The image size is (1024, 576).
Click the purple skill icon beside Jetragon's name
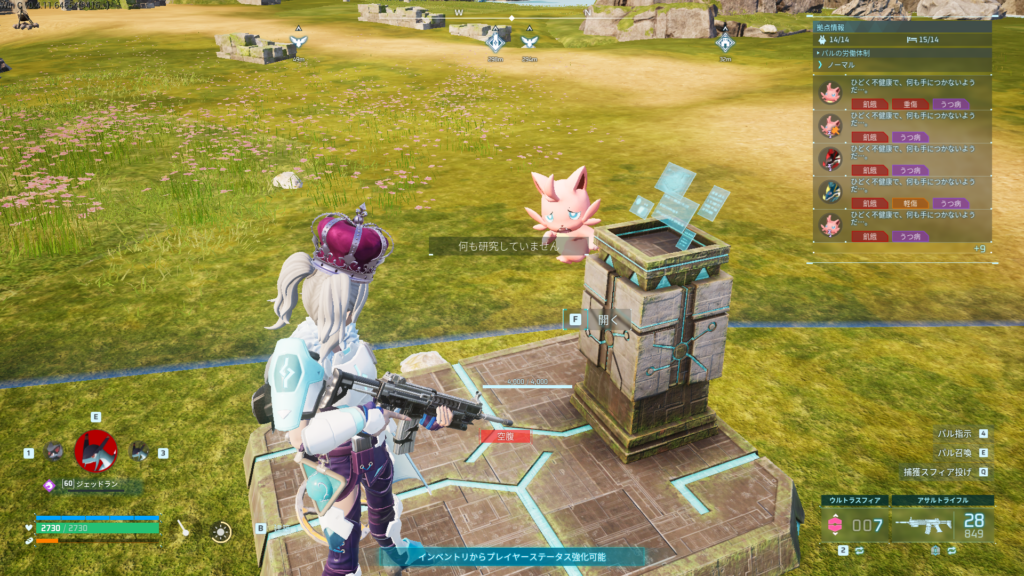(x=49, y=485)
